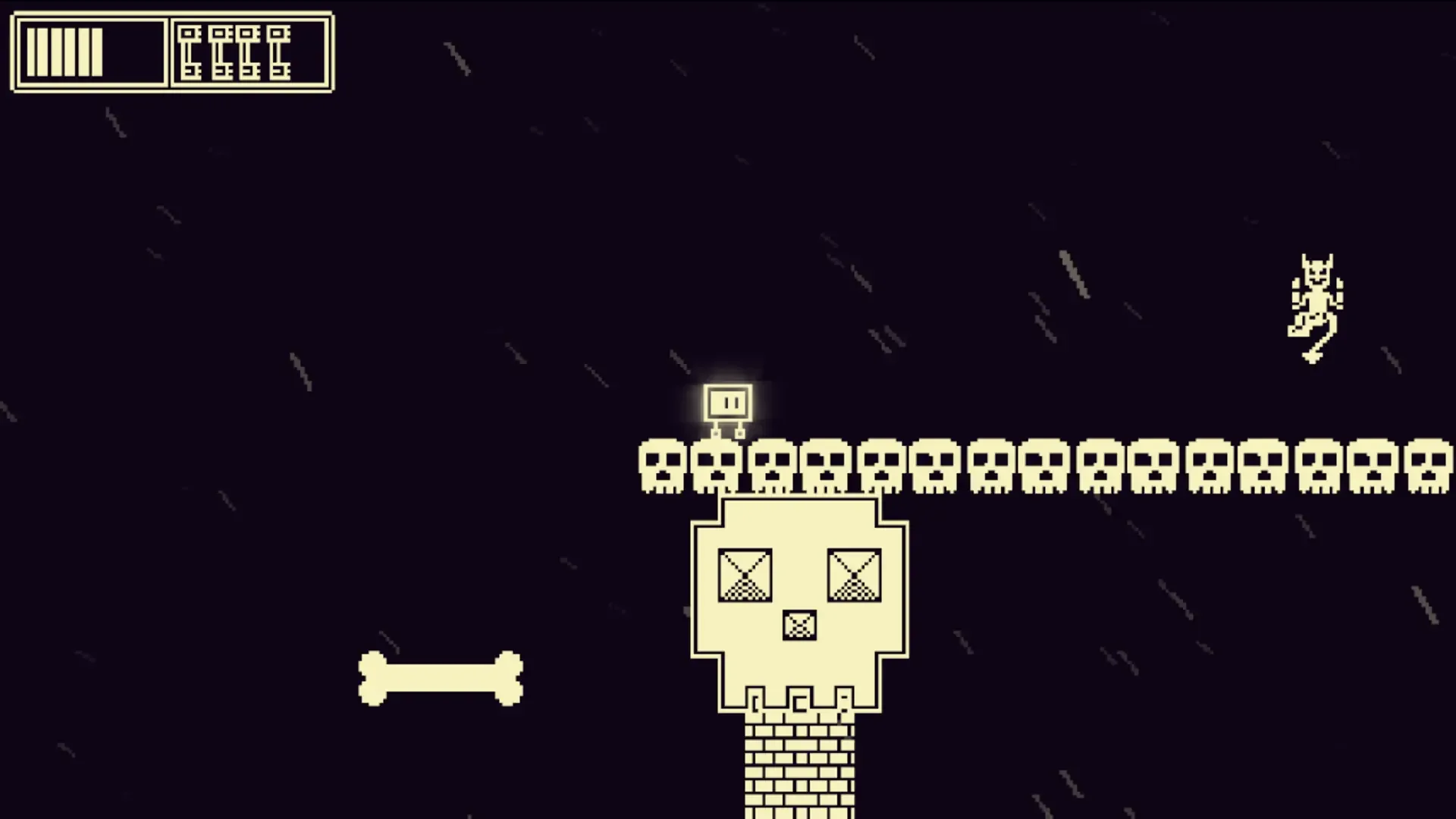This screenshot has width=1456, height=819.
Task: Click the brick pillar below the giant skull
Action: pyautogui.click(x=799, y=766)
